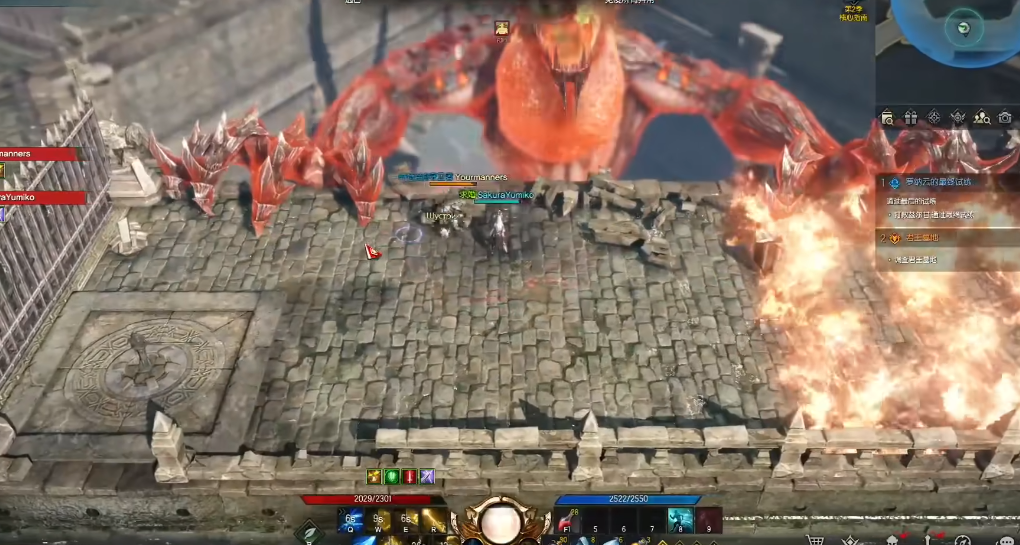Image resolution: width=1020 pixels, height=545 pixels.
Task: Open the shop cart icon
Action: coord(815,540)
